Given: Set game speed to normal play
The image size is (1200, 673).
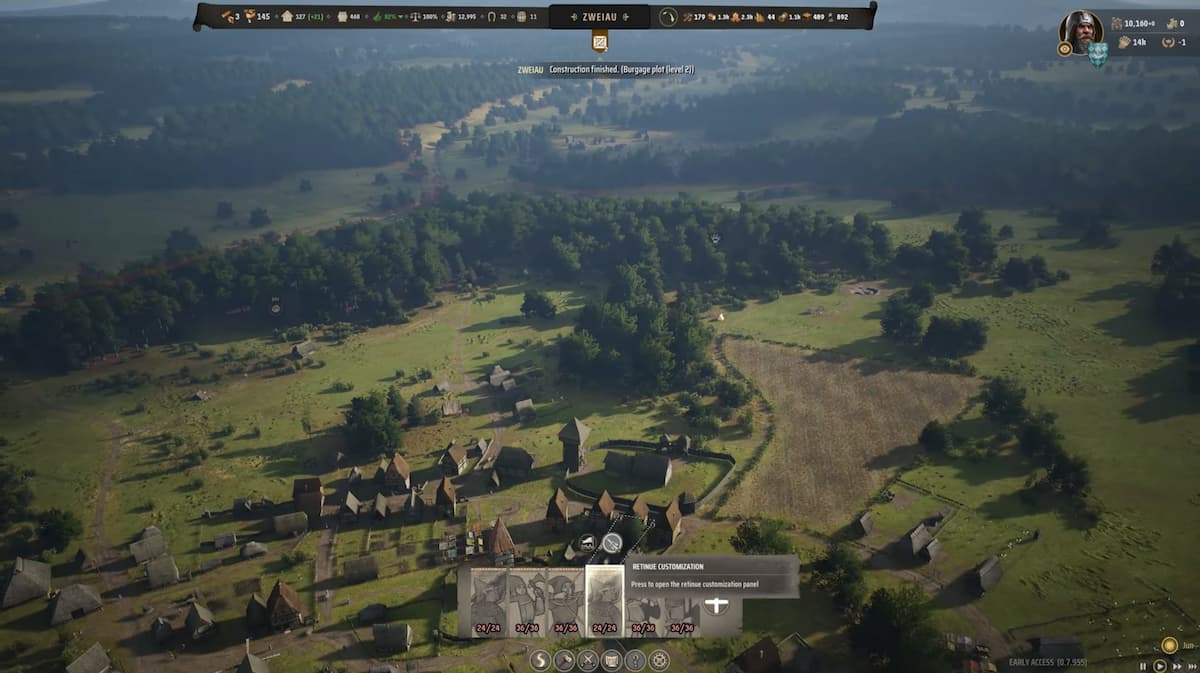Looking at the screenshot, I should pos(1160,665).
